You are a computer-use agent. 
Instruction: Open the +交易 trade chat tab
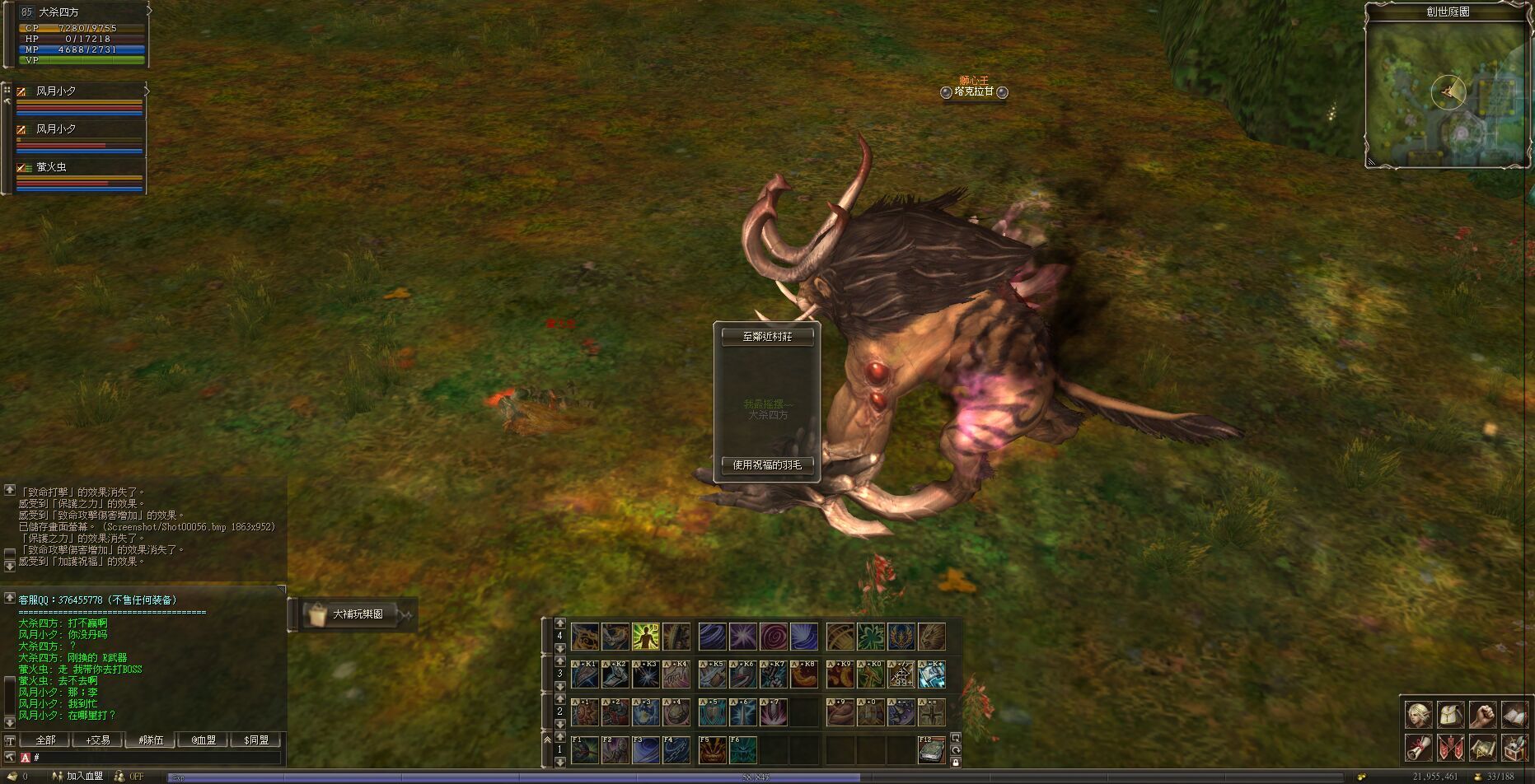97,740
